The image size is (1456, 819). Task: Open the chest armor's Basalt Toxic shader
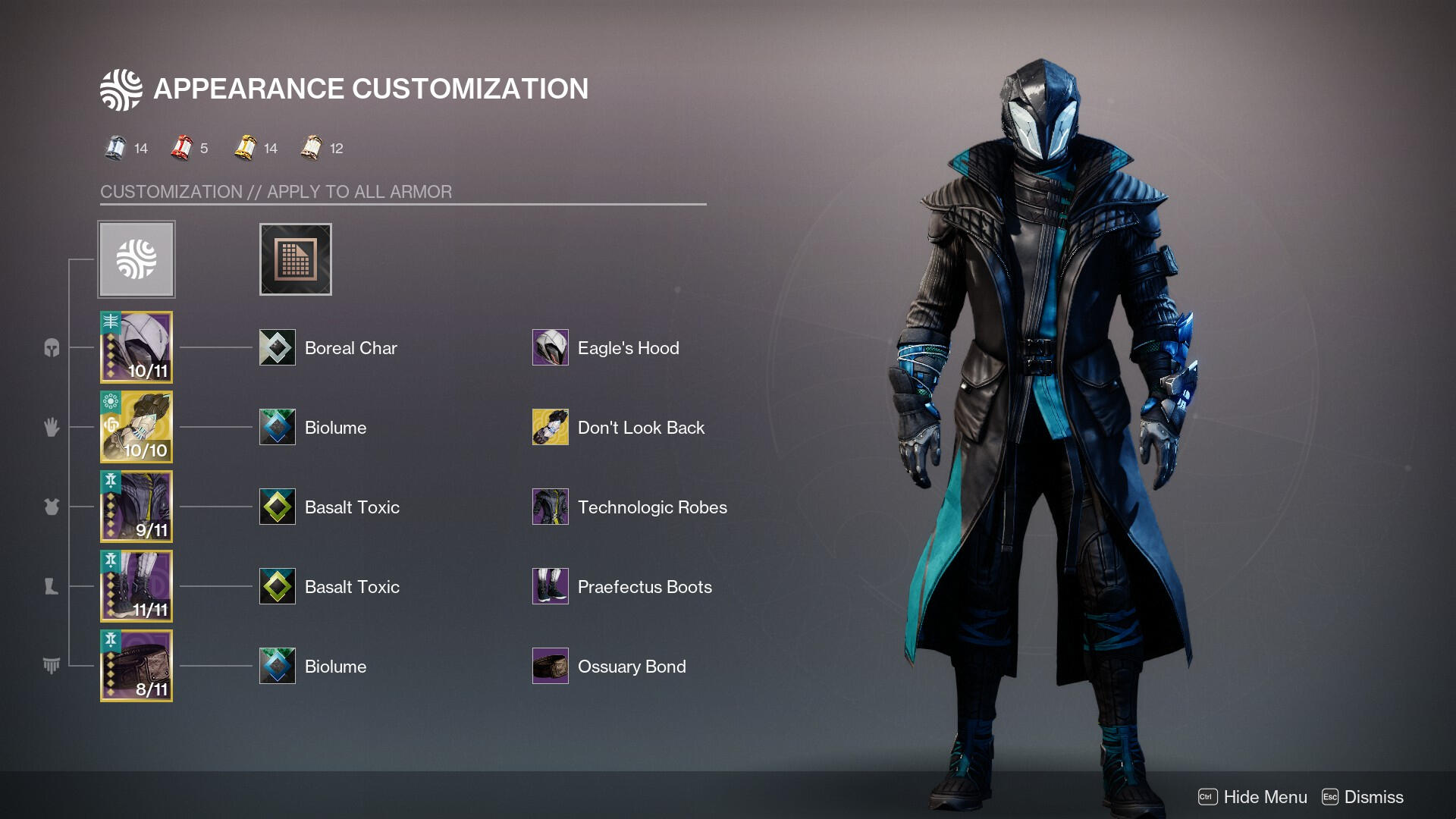click(278, 507)
